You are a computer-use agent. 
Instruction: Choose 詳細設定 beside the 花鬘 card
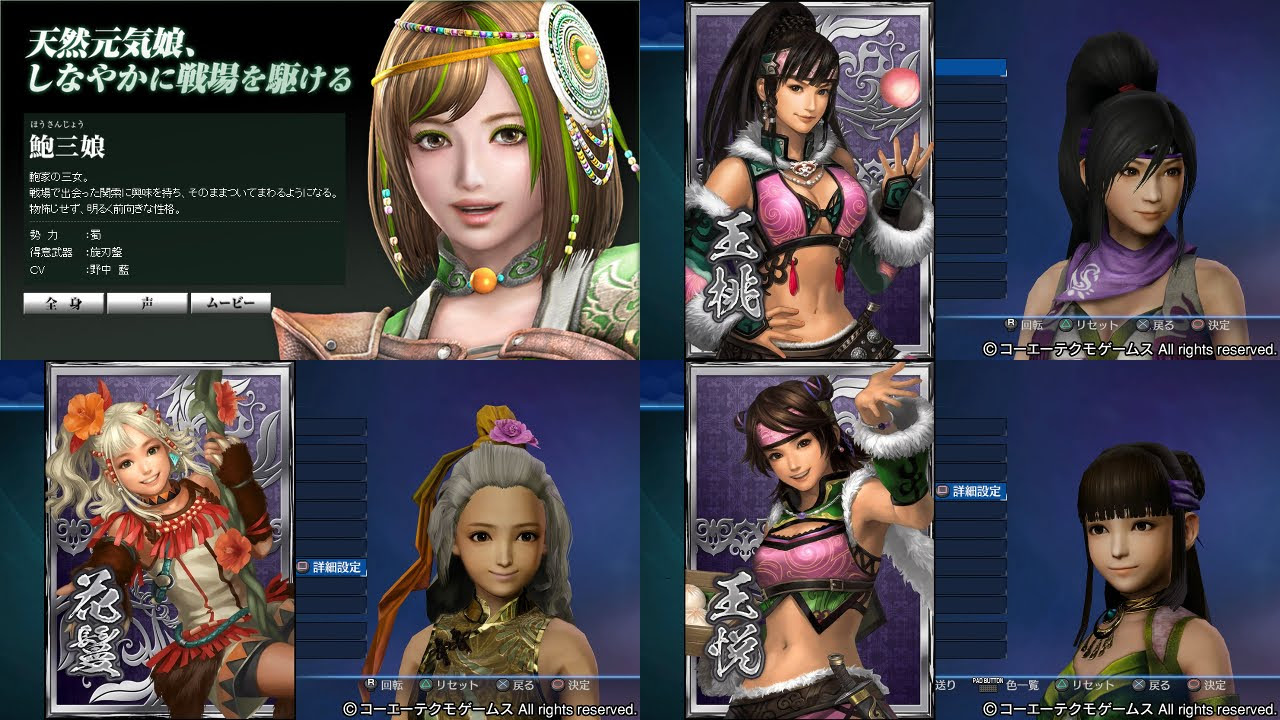[x=331, y=567]
